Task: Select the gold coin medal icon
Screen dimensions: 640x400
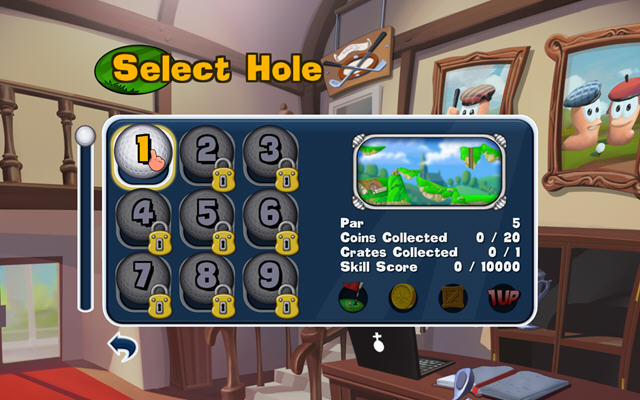Action: [x=403, y=297]
